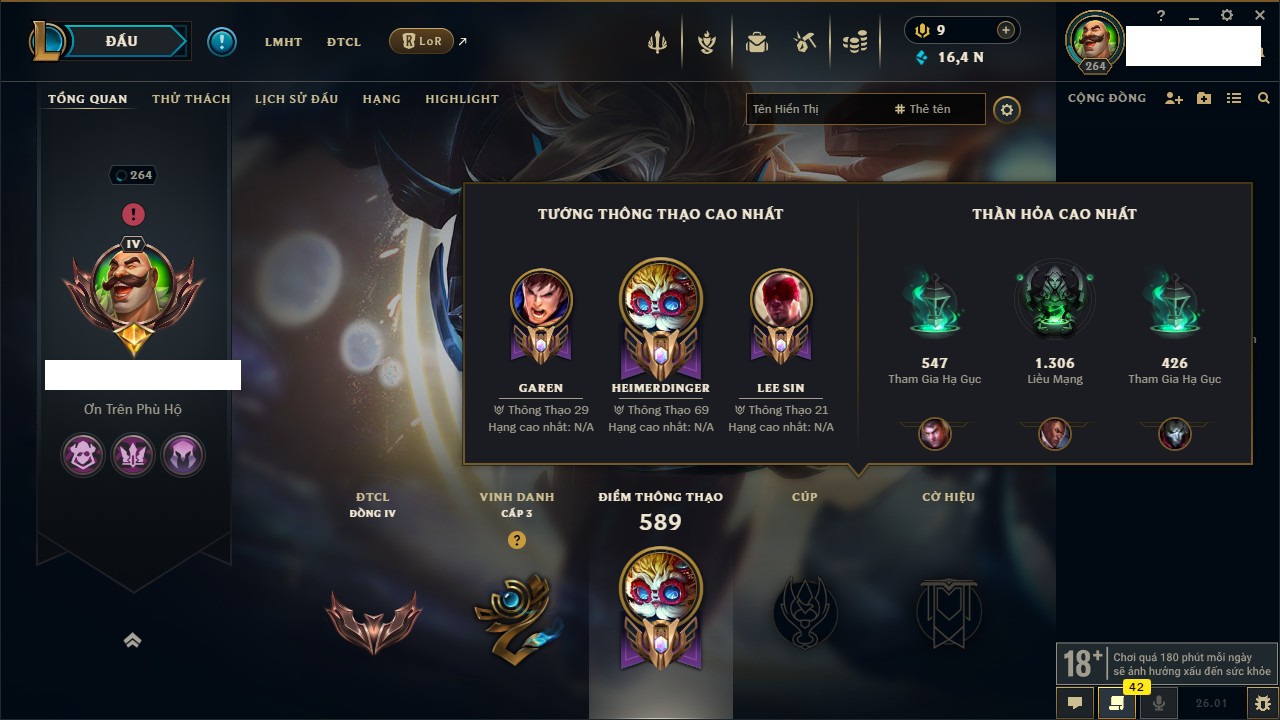Open the ĐTCL section
Viewport: 1280px width, 720px height.
click(344, 42)
